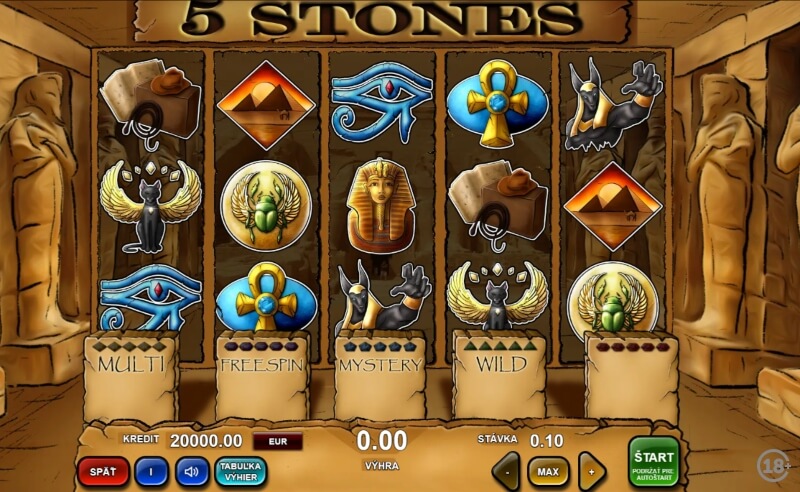Decrease the bet with the minus arrow
The height and width of the screenshot is (492, 800).
point(507,471)
